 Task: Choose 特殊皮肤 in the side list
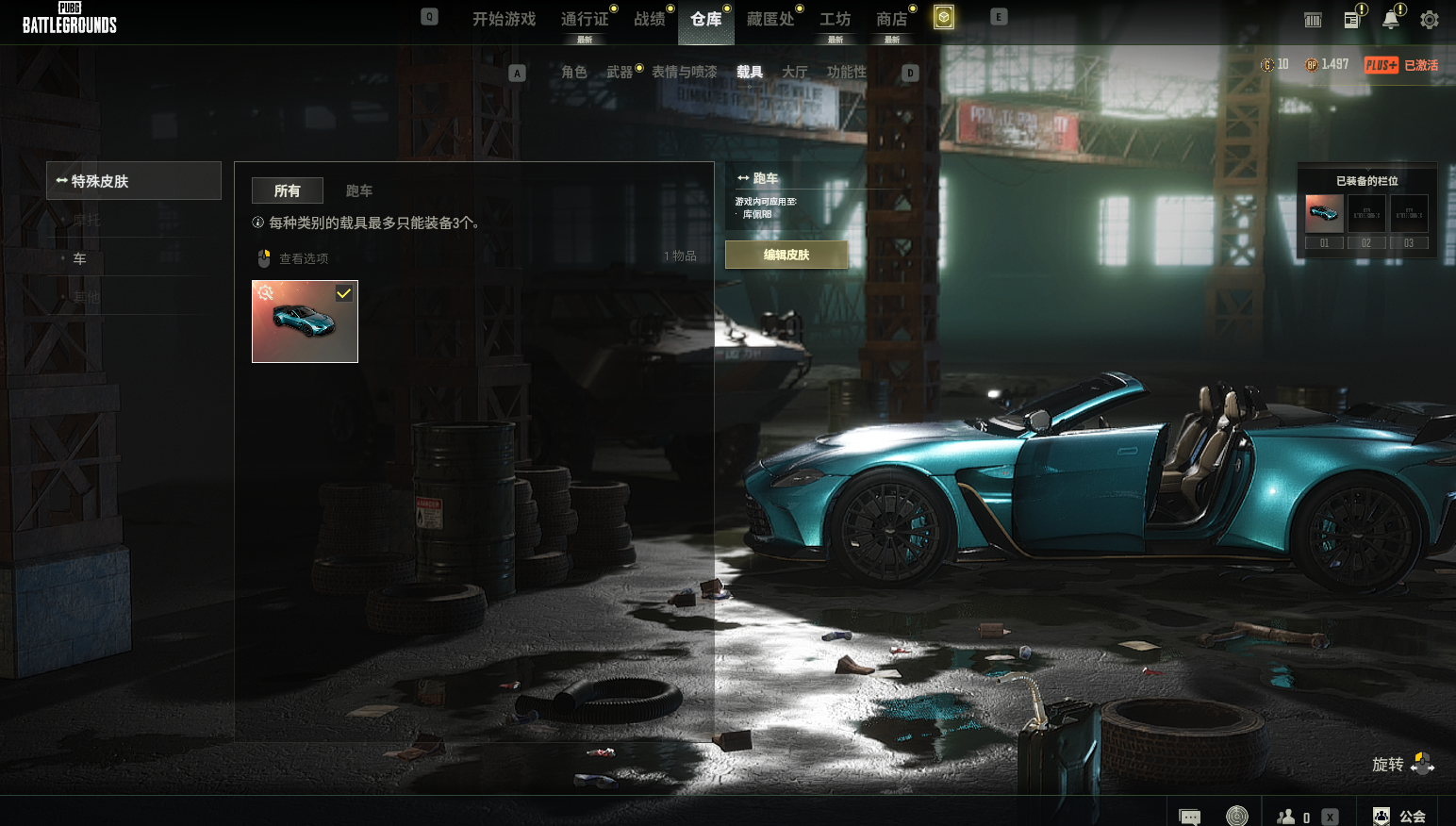tap(134, 181)
